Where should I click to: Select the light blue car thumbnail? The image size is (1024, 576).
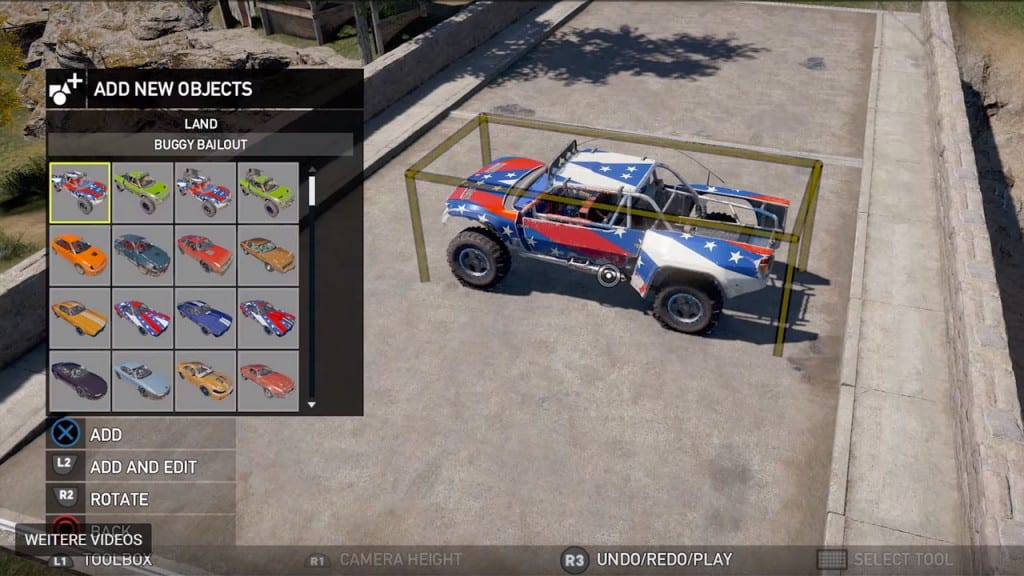142,380
